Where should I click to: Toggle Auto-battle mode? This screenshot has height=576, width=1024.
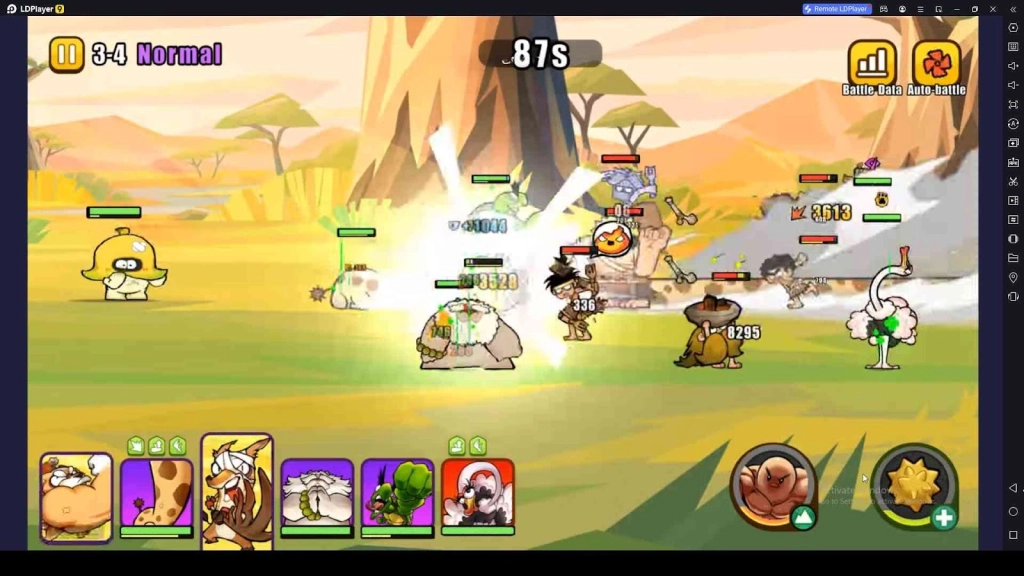[936, 63]
